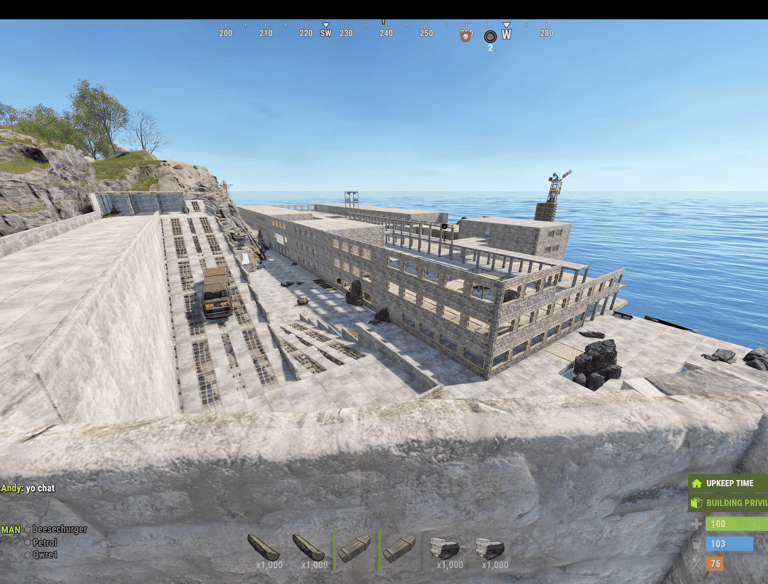
Task: Click the round marker numbered 2 on compass
Action: click(490, 37)
